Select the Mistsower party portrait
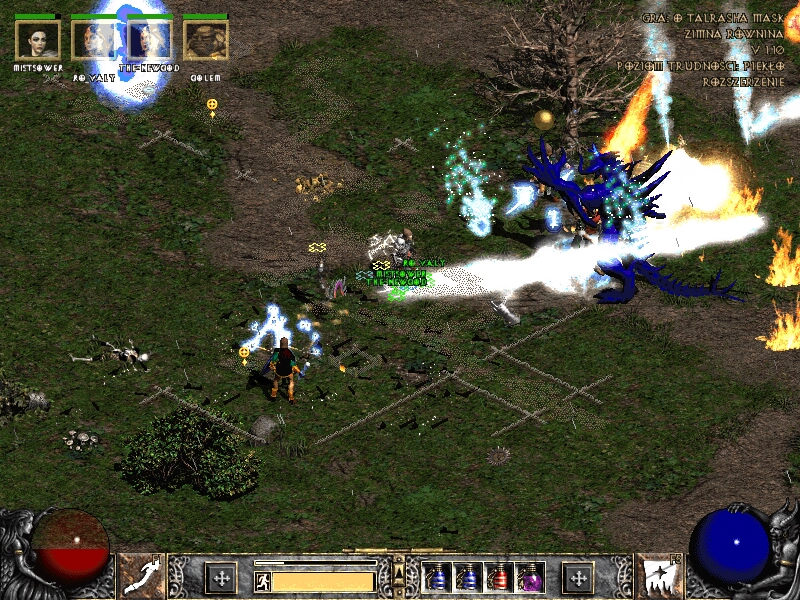 [38, 40]
